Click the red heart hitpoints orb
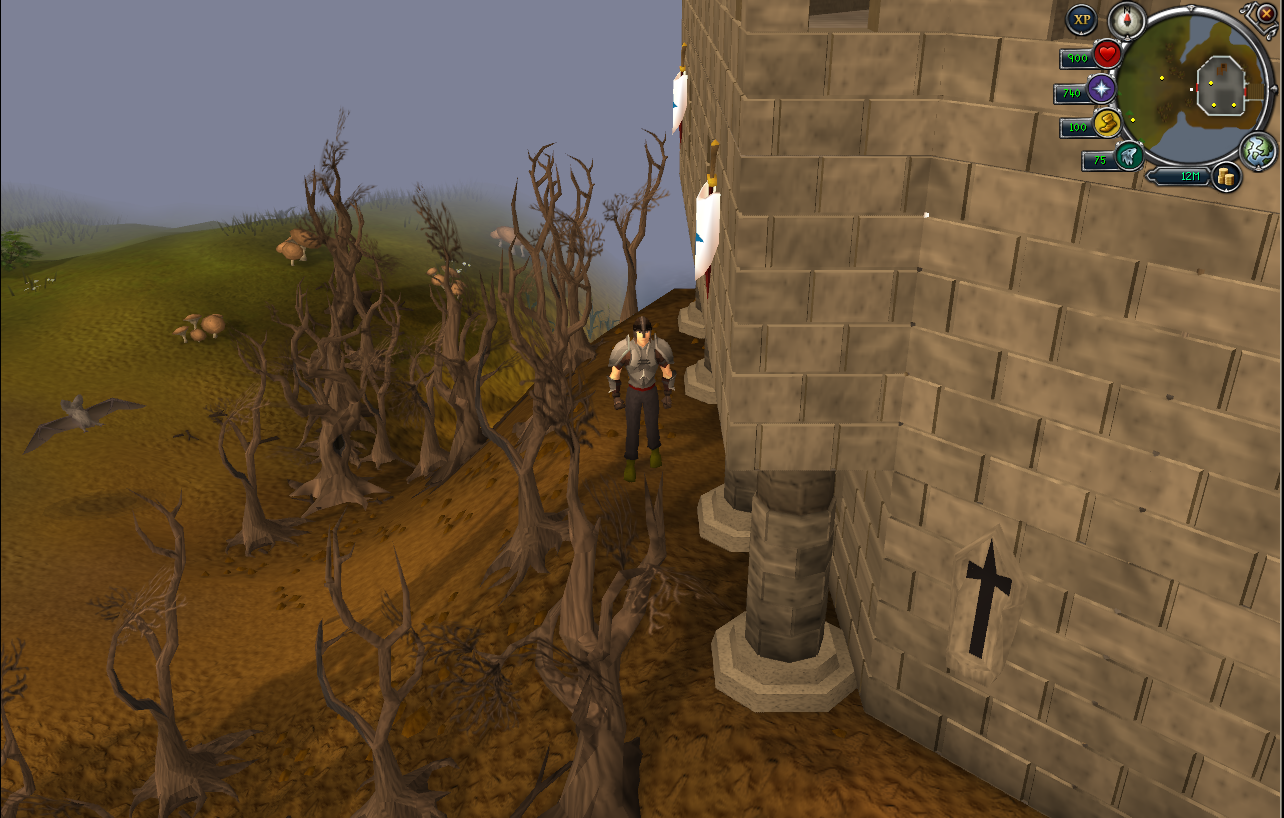 click(x=1106, y=54)
